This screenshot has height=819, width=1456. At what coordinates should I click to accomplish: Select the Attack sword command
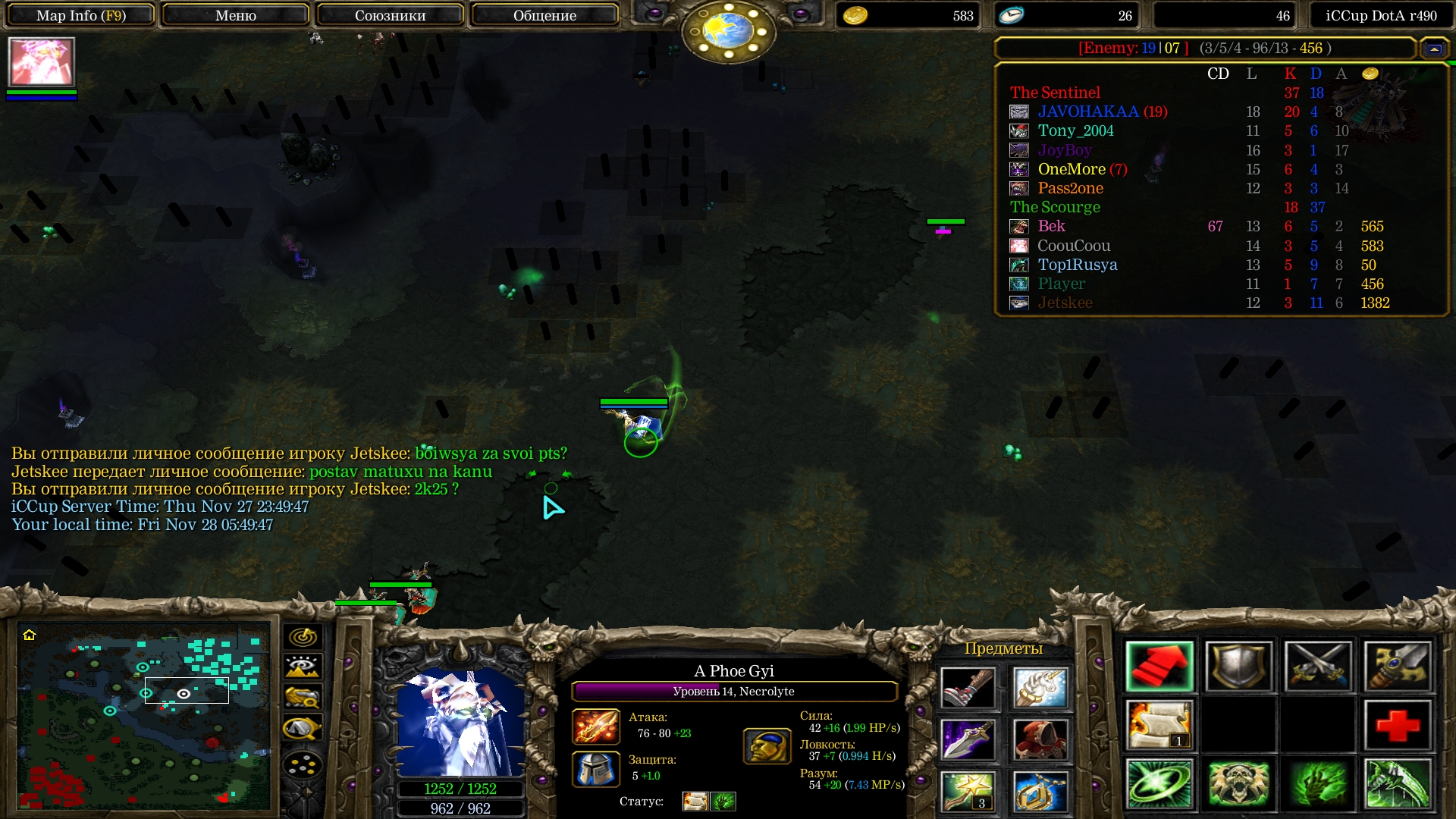(x=1318, y=667)
